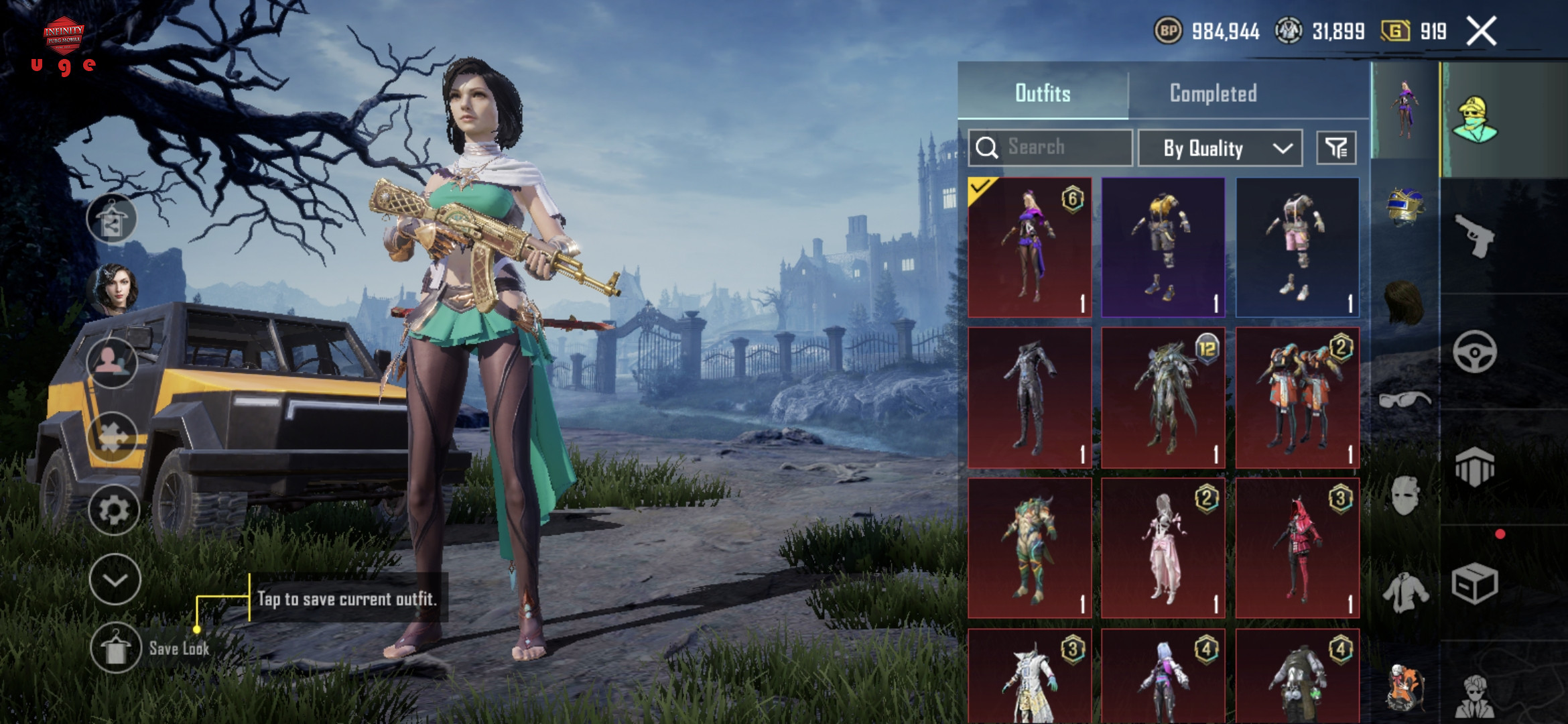Select the purple outfit marked with a checkmark
Screen dimensions: 1568x724
click(x=1030, y=247)
